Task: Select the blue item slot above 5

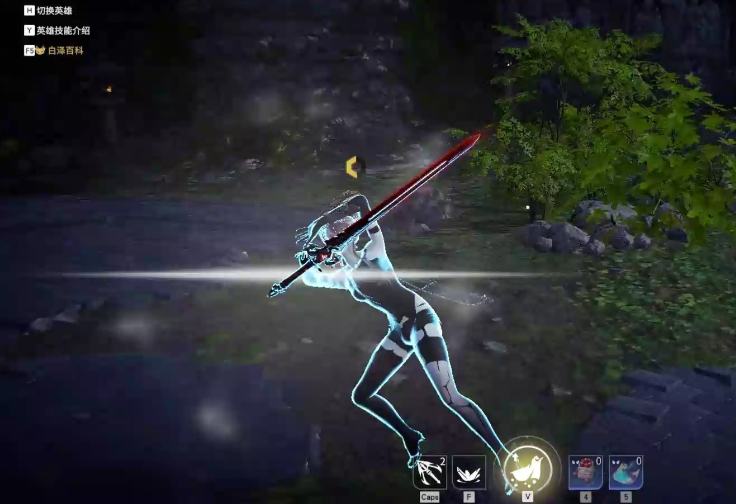Action: tap(626, 471)
